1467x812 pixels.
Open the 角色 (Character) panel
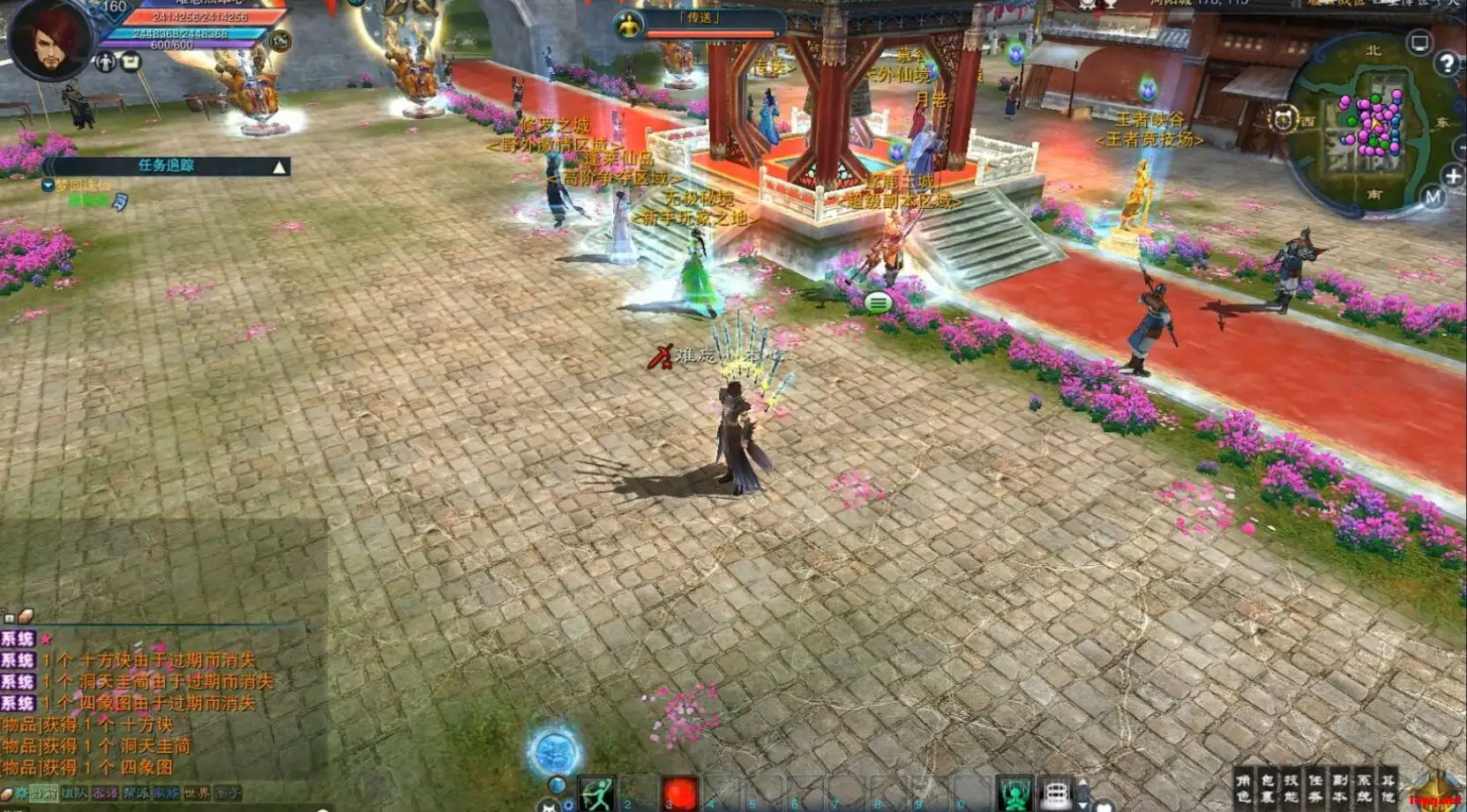[x=1246, y=788]
